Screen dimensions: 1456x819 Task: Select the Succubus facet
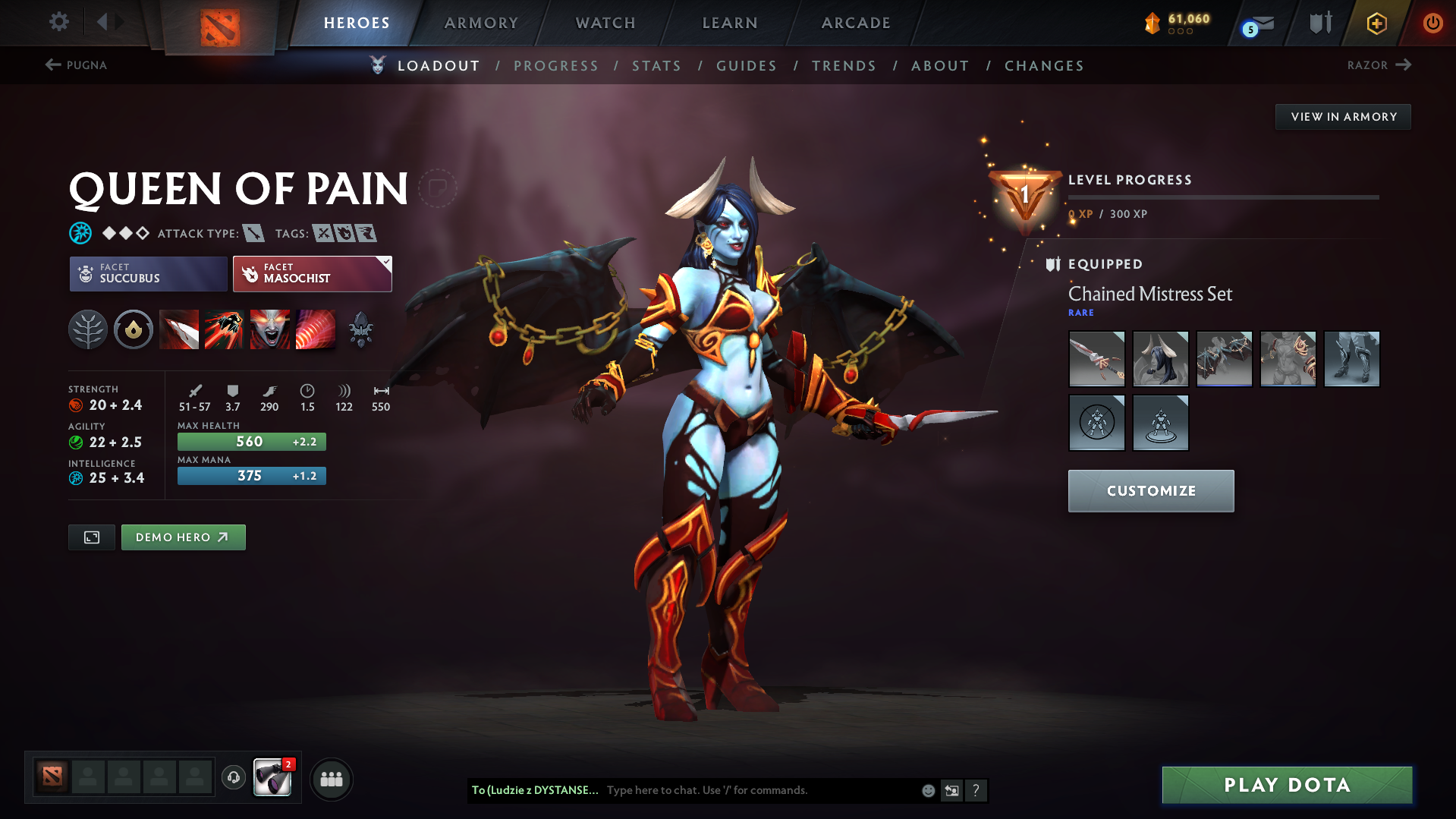[x=148, y=273]
